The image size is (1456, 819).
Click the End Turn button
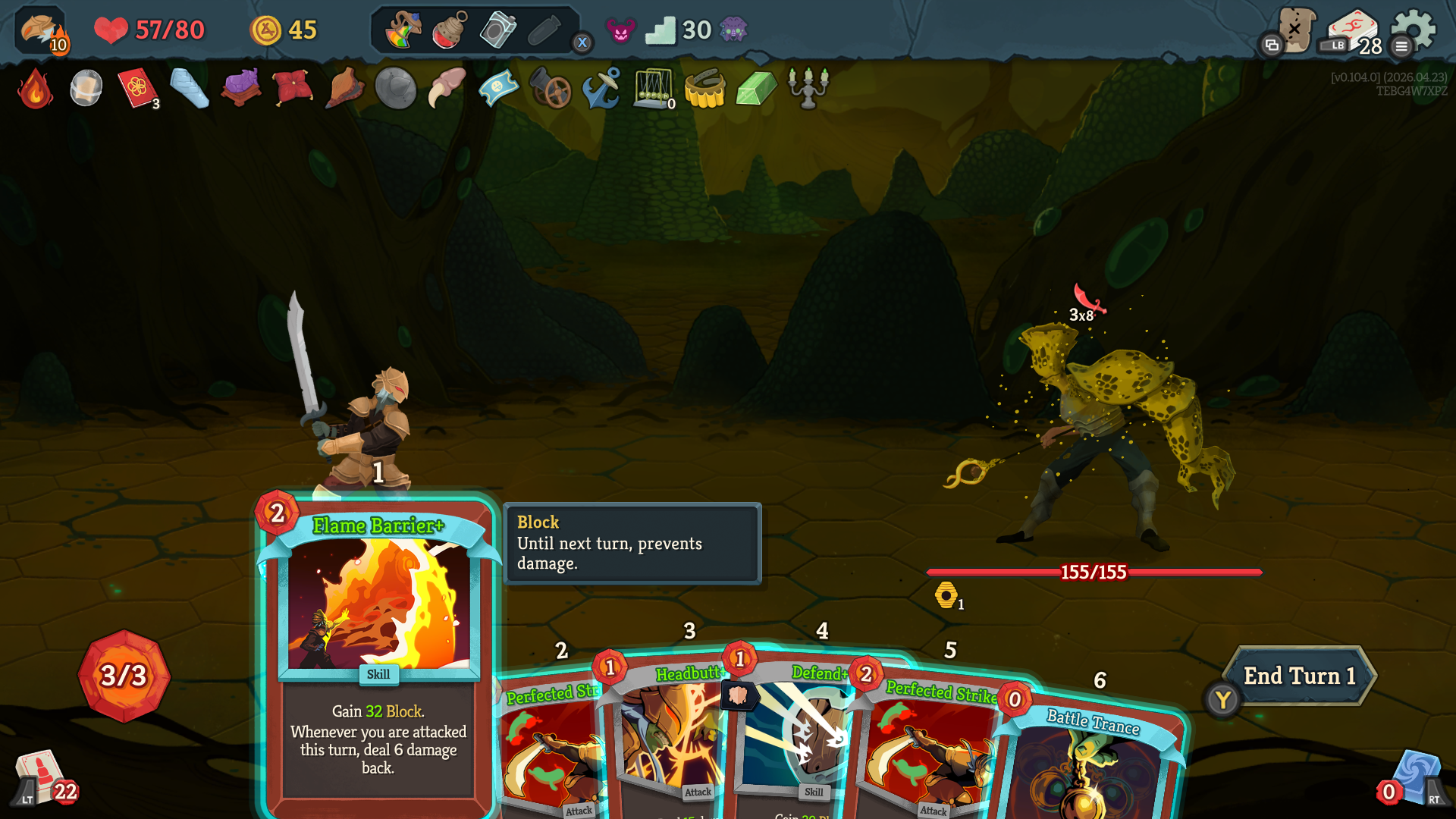(1298, 676)
